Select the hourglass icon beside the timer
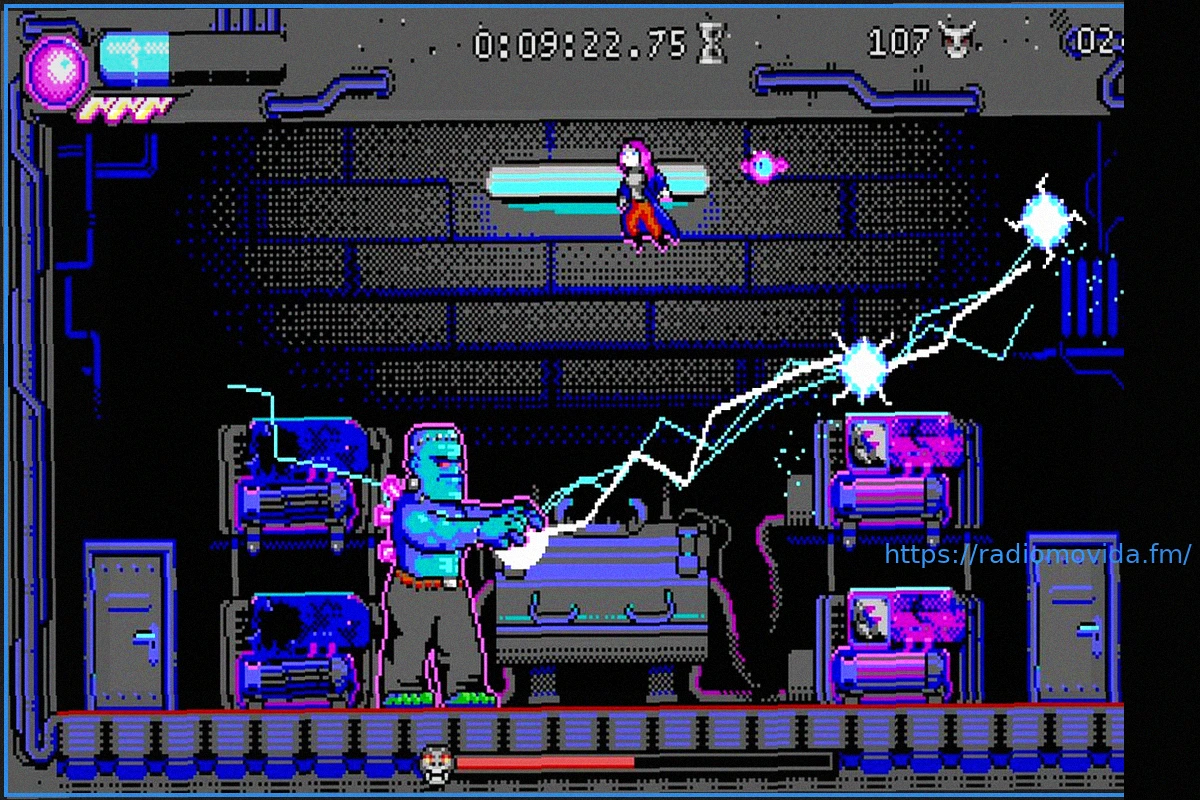The width and height of the screenshot is (1200, 800). [x=712, y=44]
